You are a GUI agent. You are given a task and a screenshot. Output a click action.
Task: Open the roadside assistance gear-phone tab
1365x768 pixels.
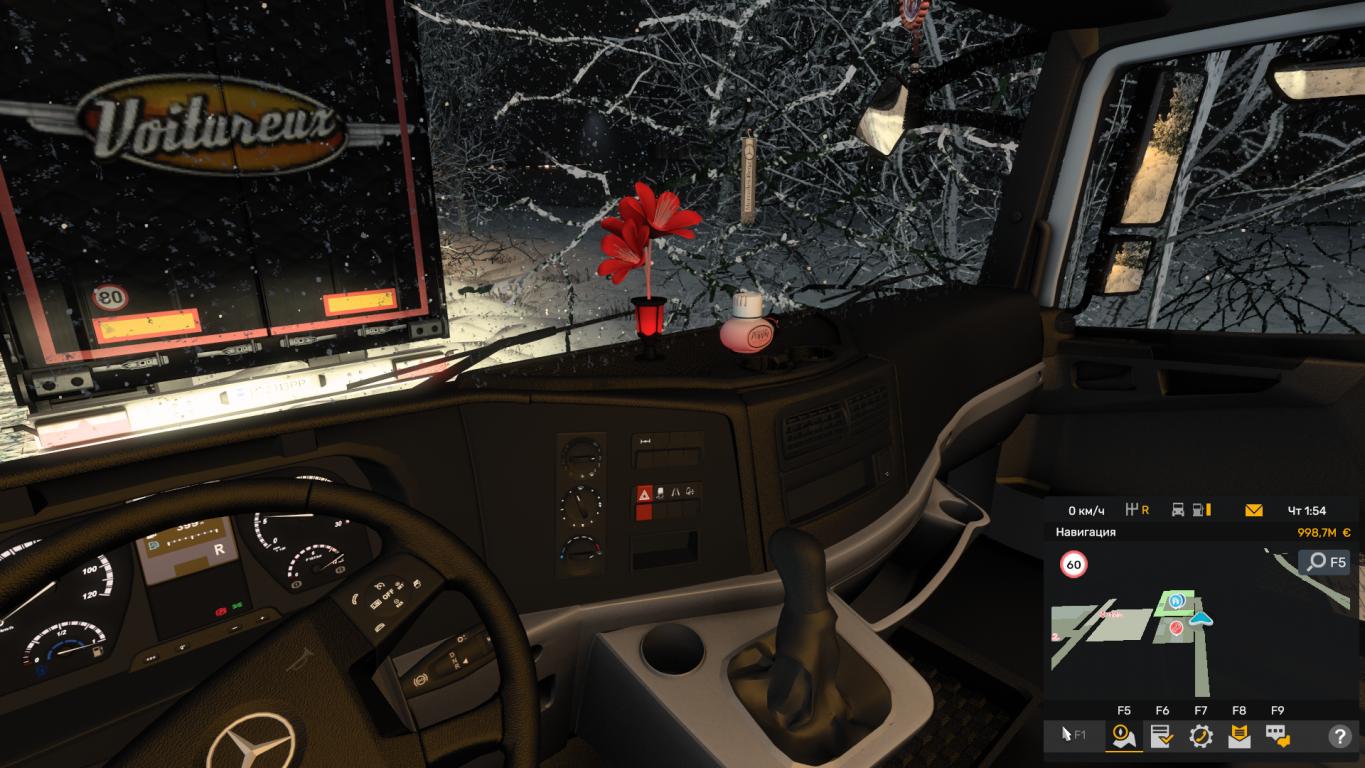coord(1200,737)
